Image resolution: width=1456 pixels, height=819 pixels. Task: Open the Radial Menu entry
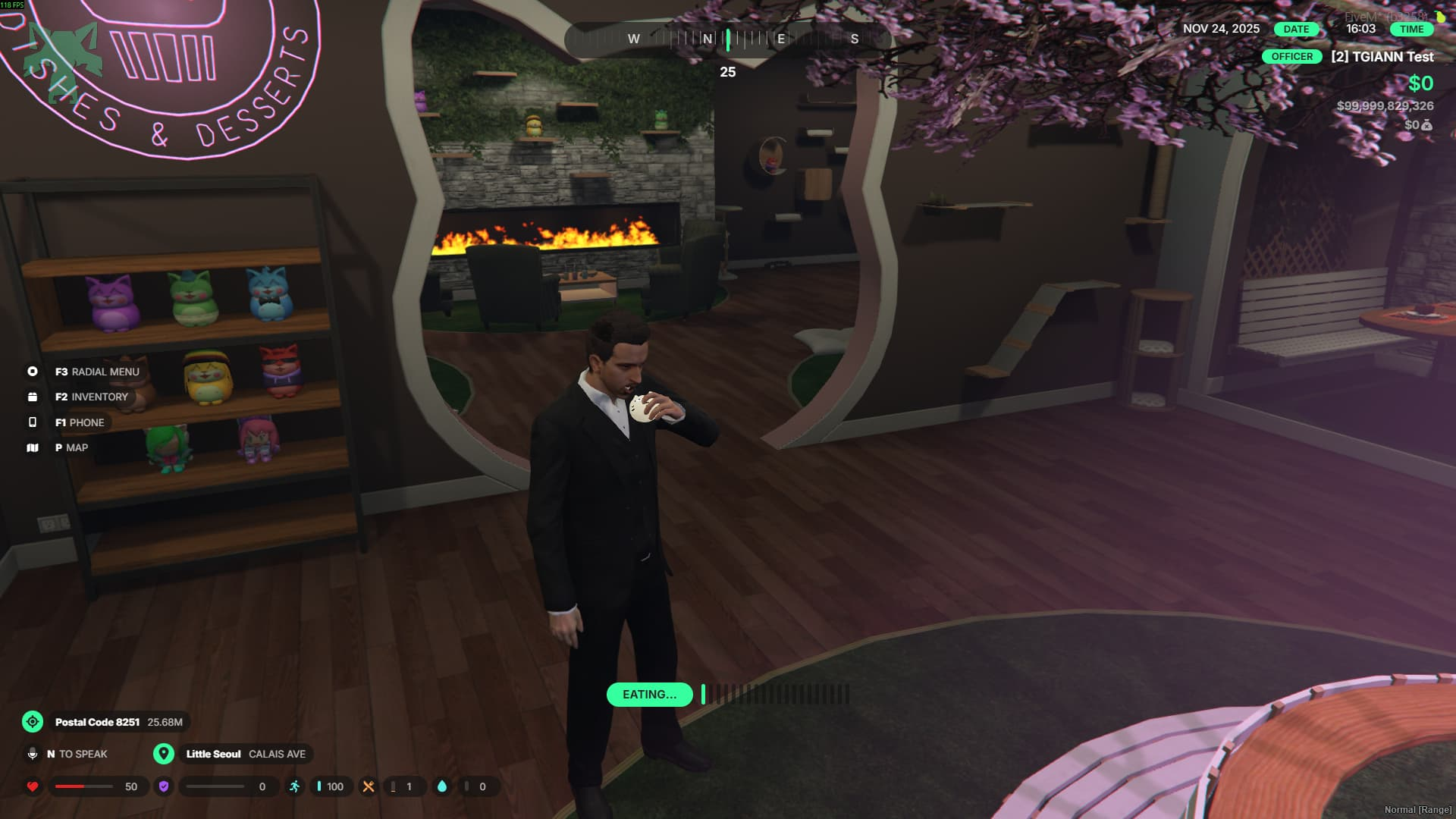(x=96, y=372)
